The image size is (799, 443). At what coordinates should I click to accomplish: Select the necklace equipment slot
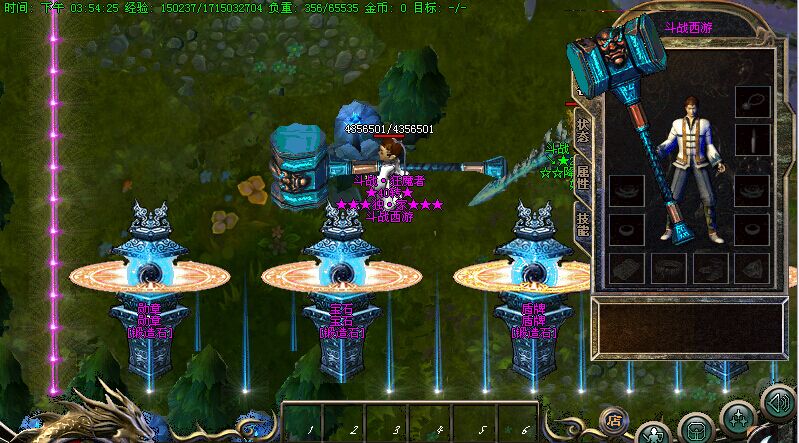(x=752, y=102)
